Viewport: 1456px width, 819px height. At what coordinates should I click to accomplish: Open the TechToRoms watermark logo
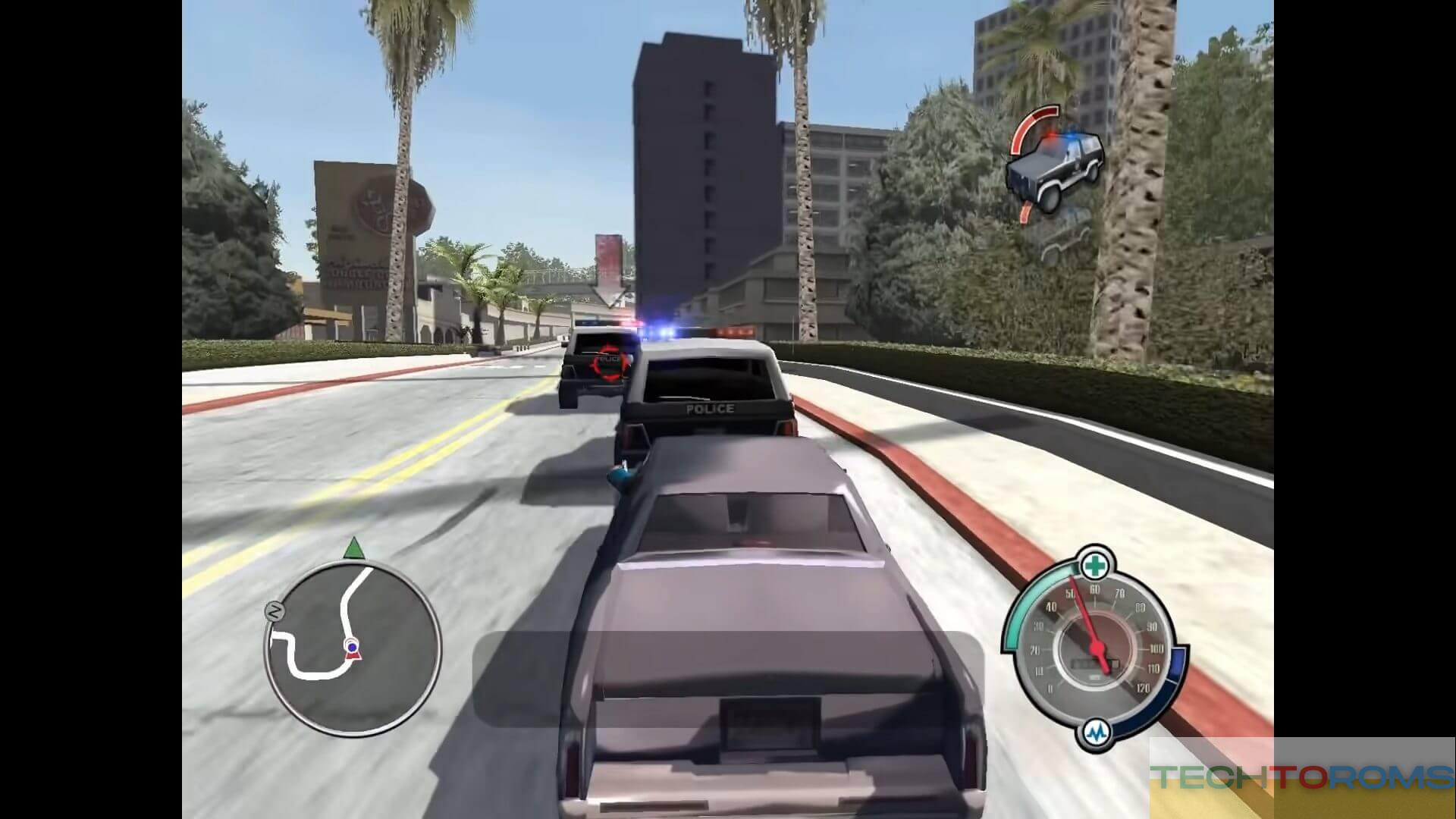coord(1301,777)
